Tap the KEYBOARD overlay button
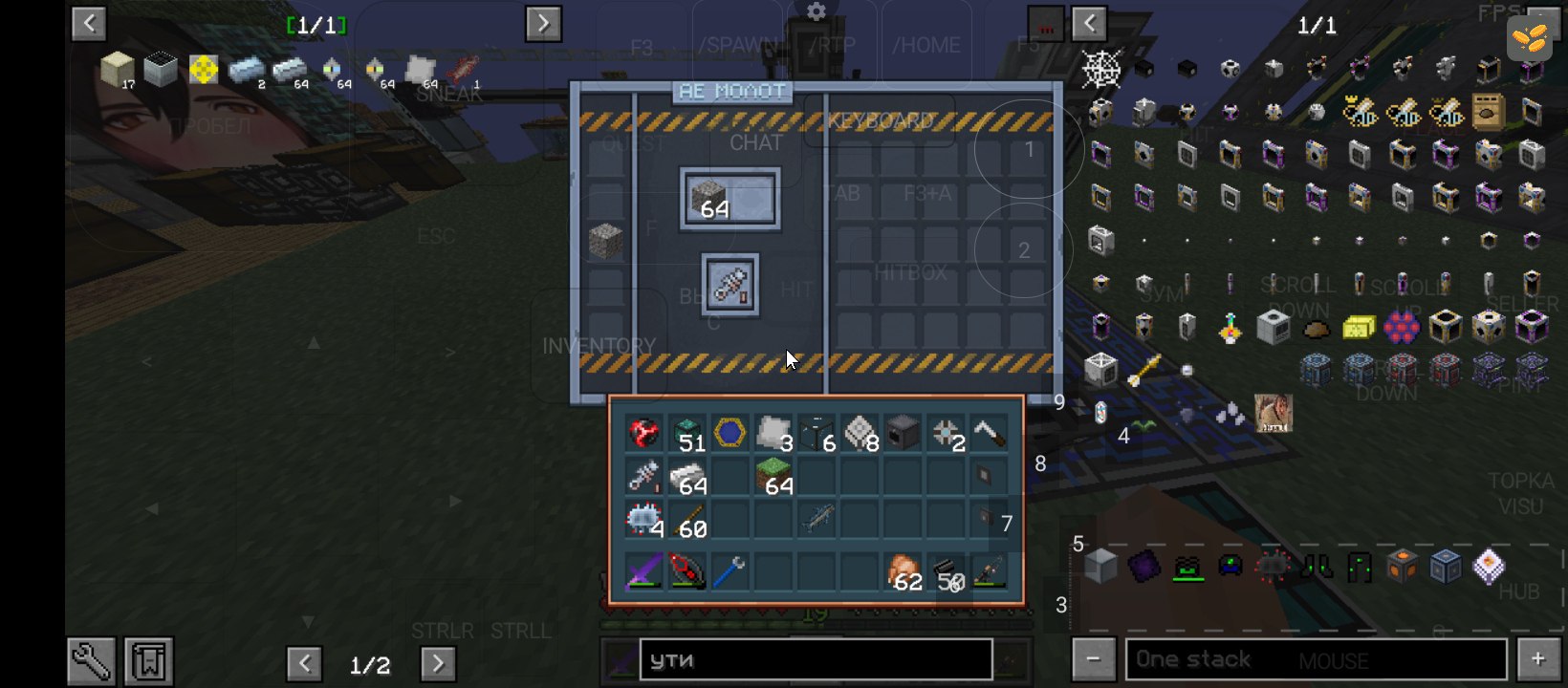1568x688 pixels. click(x=880, y=121)
